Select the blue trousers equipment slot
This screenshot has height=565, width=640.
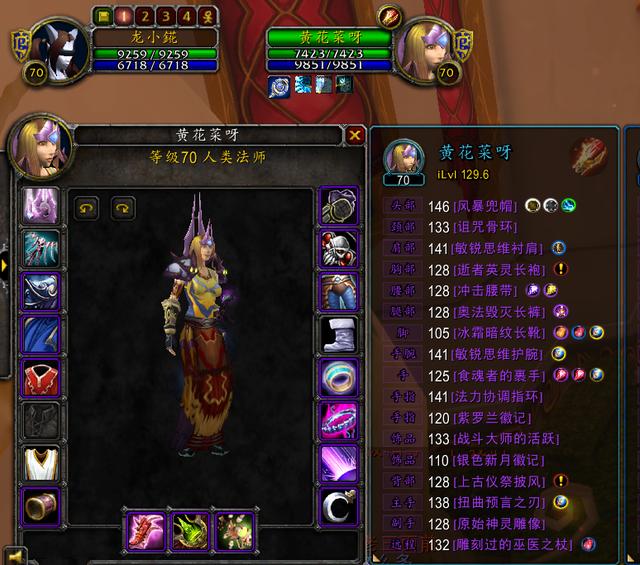tap(339, 292)
